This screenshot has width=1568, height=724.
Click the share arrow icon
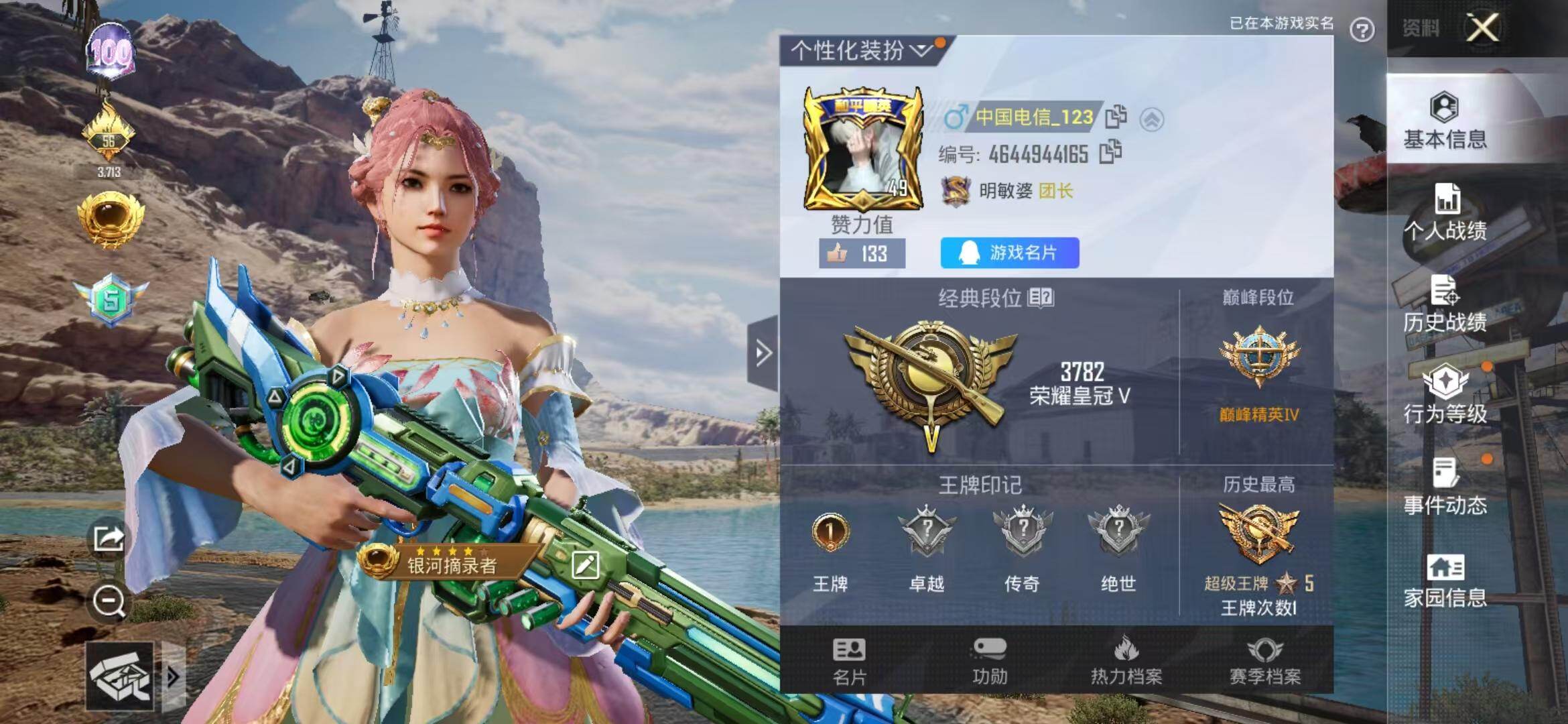(109, 538)
